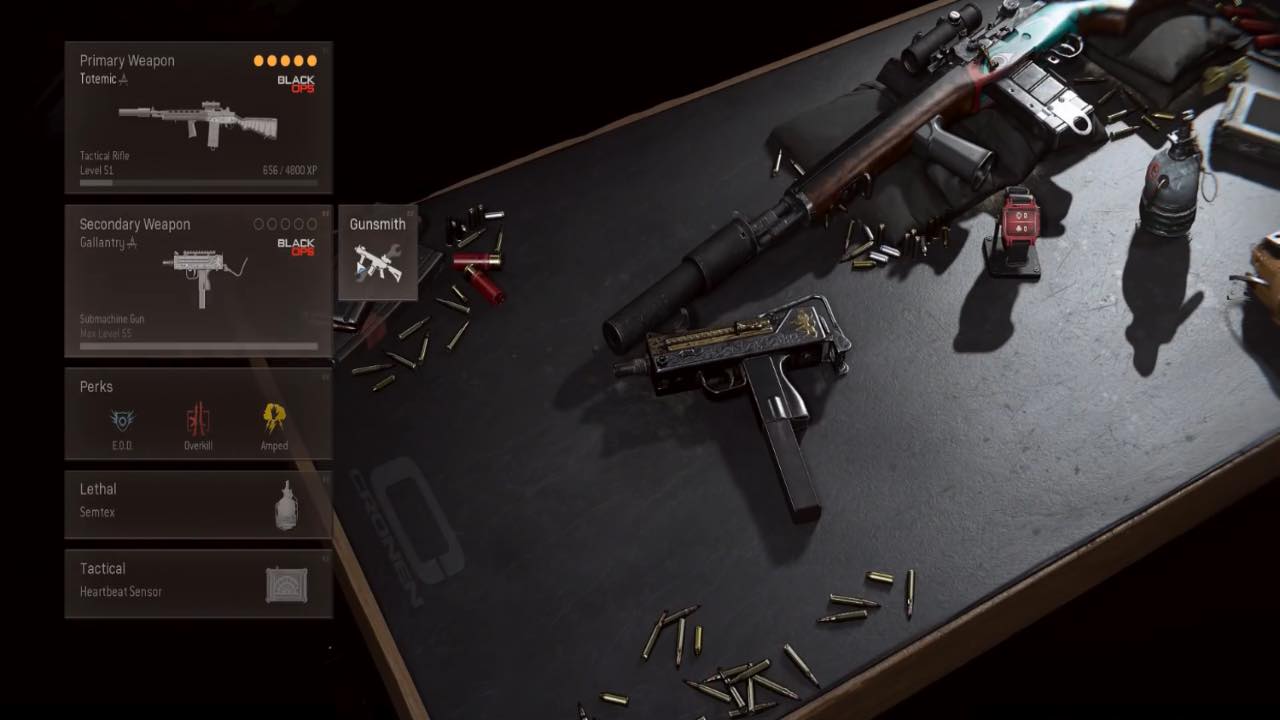This screenshot has height=720, width=1280.
Task: Select the Primary Weapon Totemic panel
Action: pos(198,118)
